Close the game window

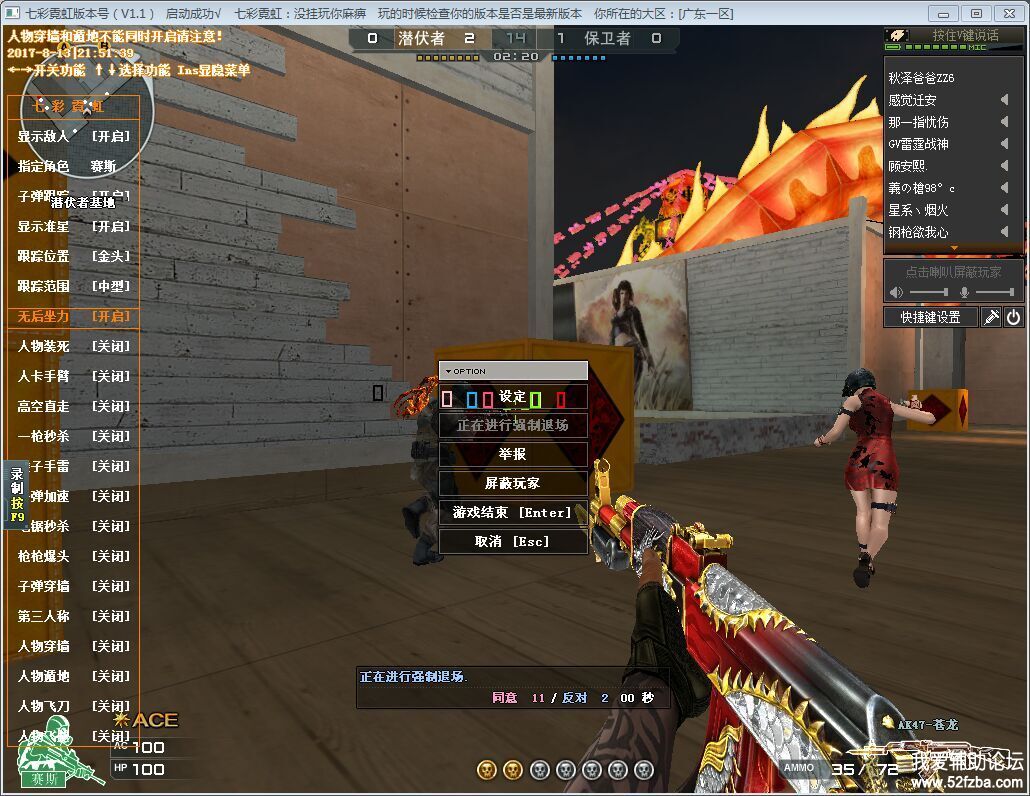[1008, 13]
